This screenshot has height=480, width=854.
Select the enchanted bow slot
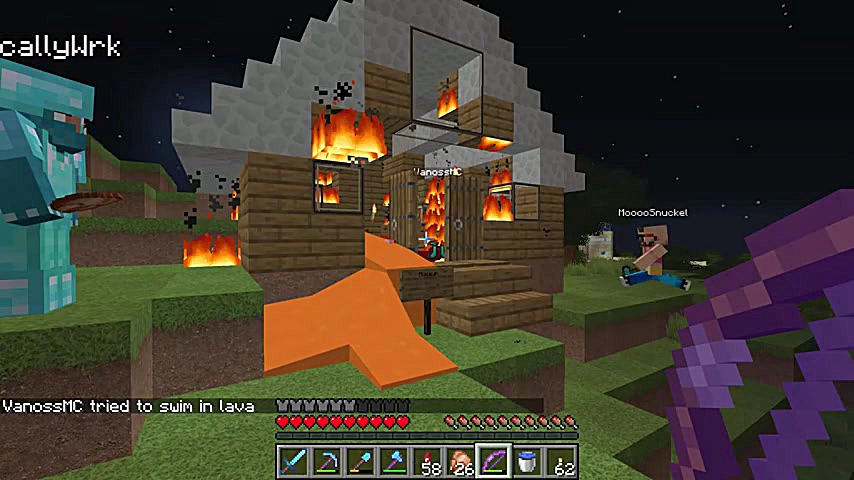point(494,461)
